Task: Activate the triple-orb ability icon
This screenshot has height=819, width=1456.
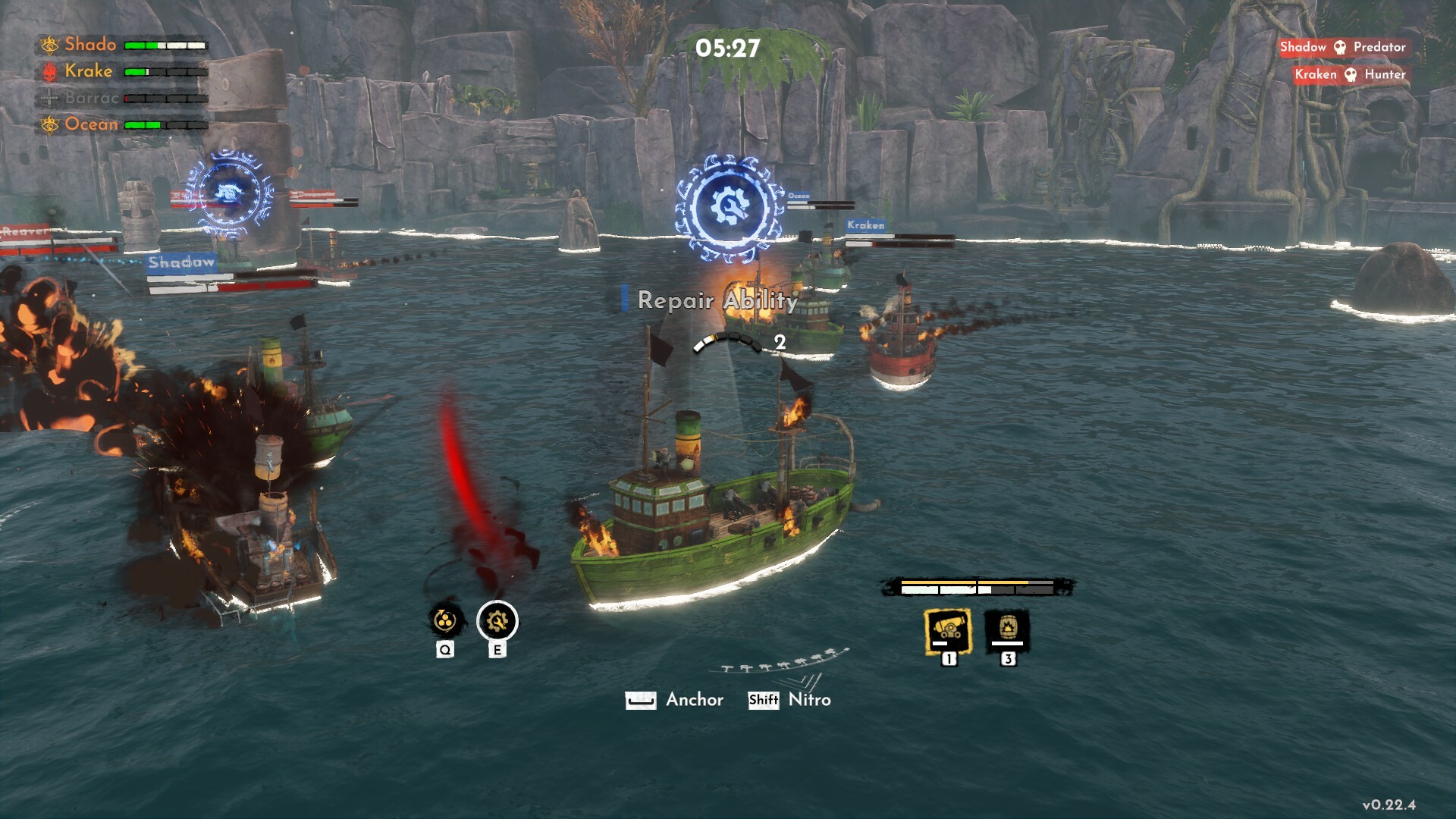Action: pos(444,622)
